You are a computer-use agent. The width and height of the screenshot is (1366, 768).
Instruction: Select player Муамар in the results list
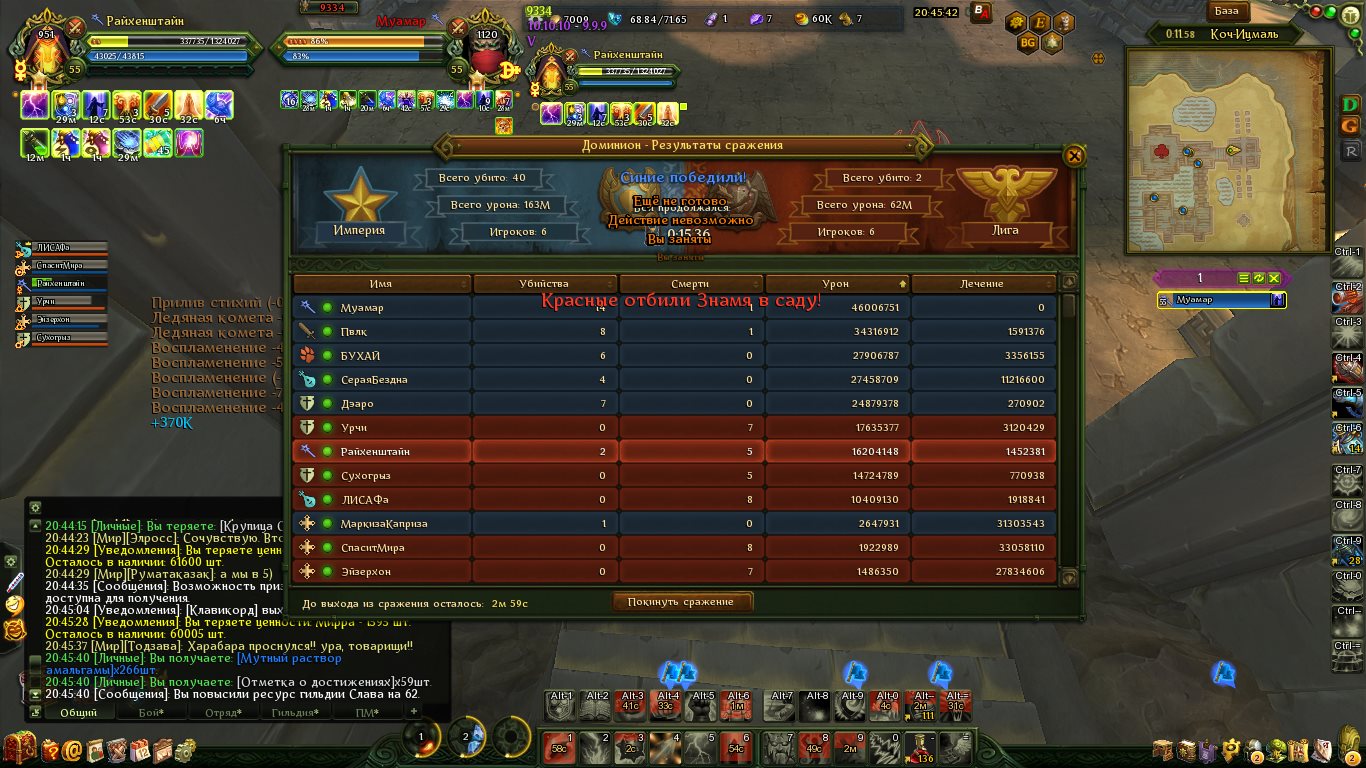362,308
